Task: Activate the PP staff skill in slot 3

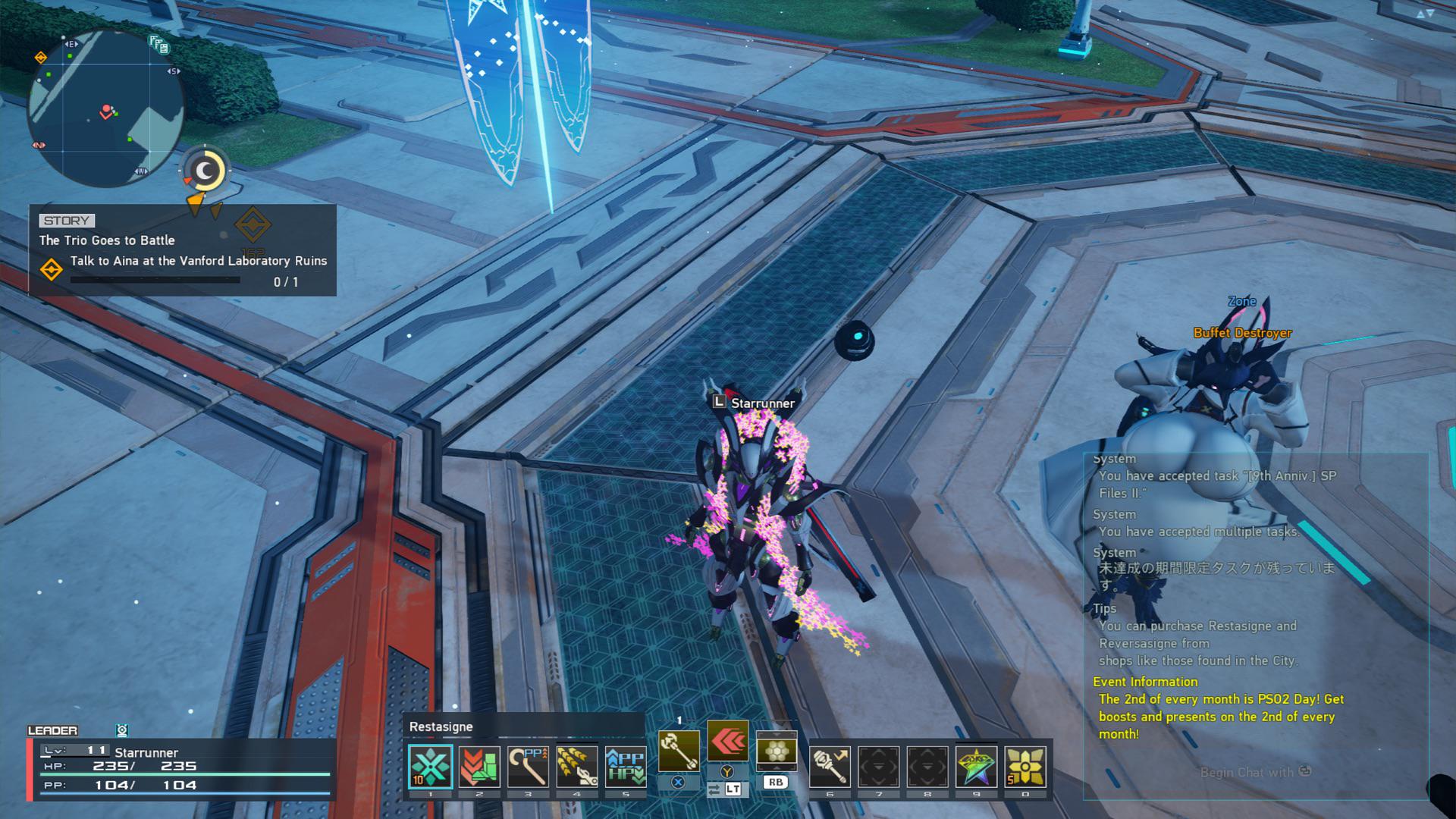Action: pos(528,767)
